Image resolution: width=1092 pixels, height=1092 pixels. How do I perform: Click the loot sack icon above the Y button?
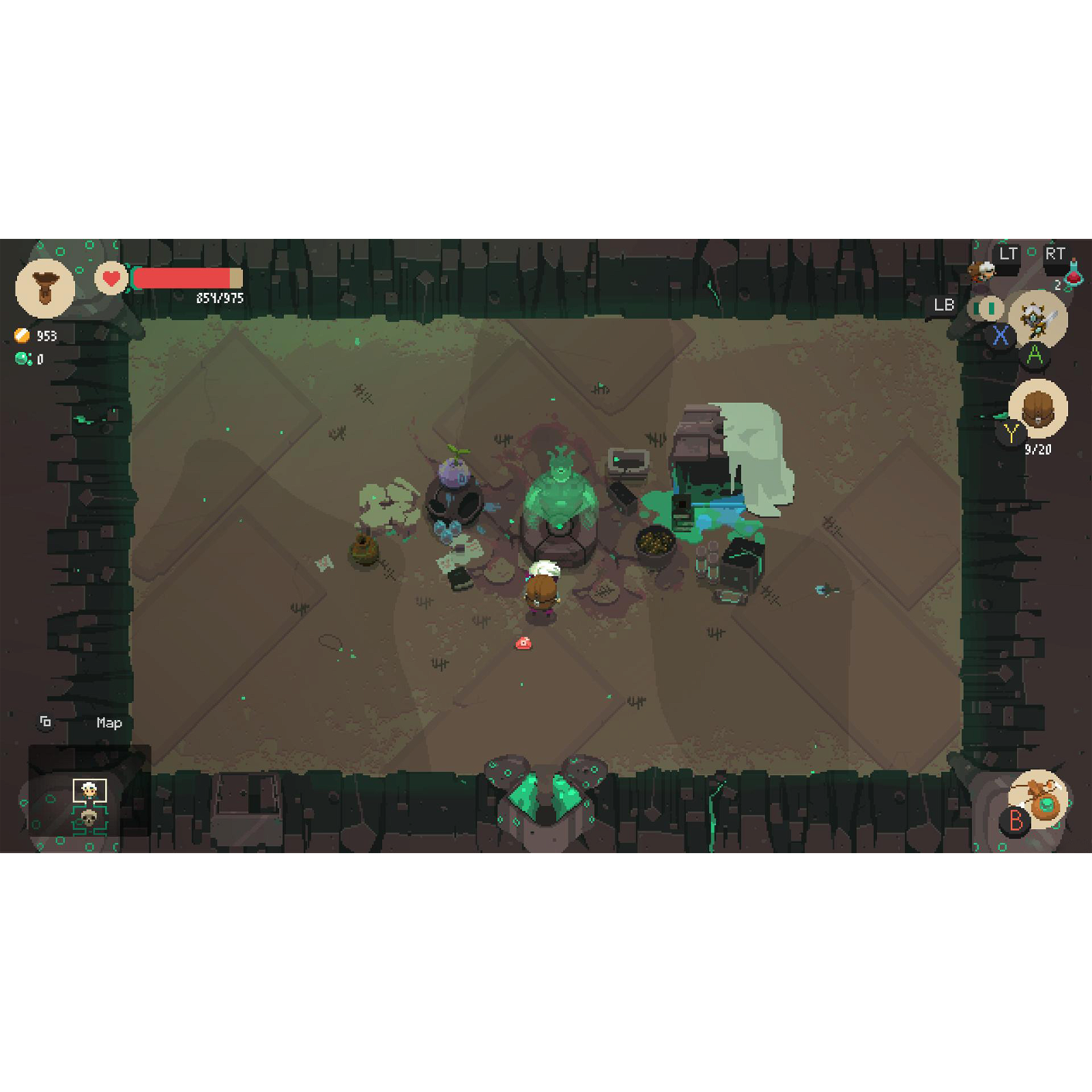[x=1038, y=407]
